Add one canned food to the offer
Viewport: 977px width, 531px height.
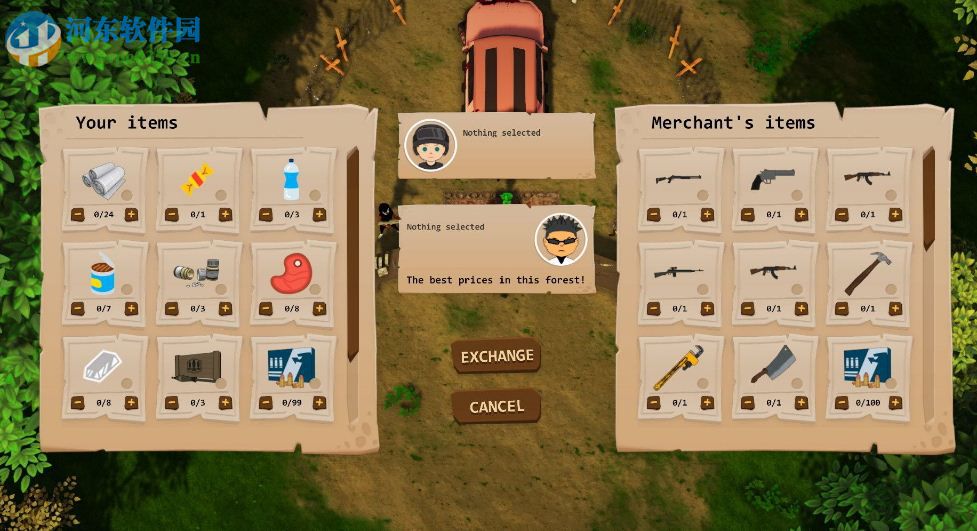(131, 309)
